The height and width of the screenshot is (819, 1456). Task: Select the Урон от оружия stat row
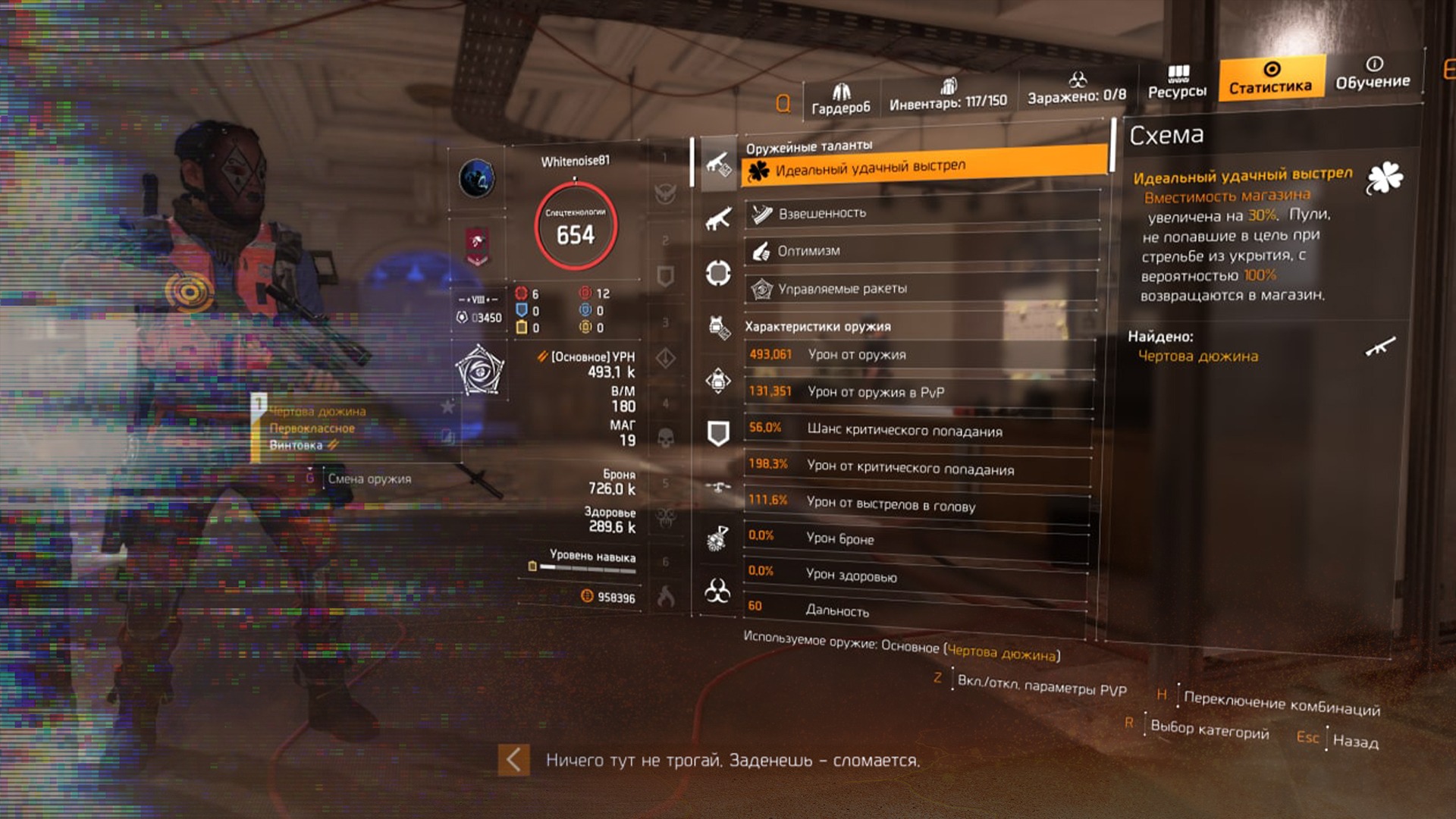tap(919, 355)
